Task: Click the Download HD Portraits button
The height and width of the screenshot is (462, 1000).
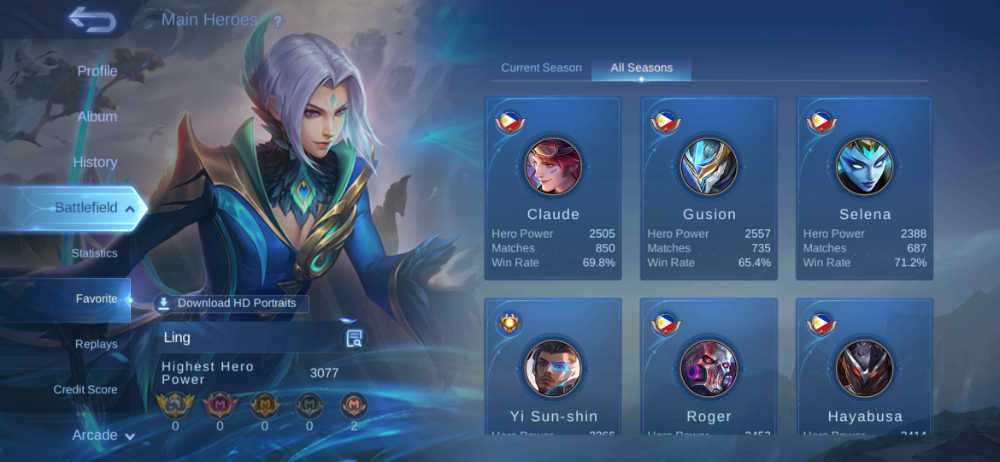Action: [232, 303]
